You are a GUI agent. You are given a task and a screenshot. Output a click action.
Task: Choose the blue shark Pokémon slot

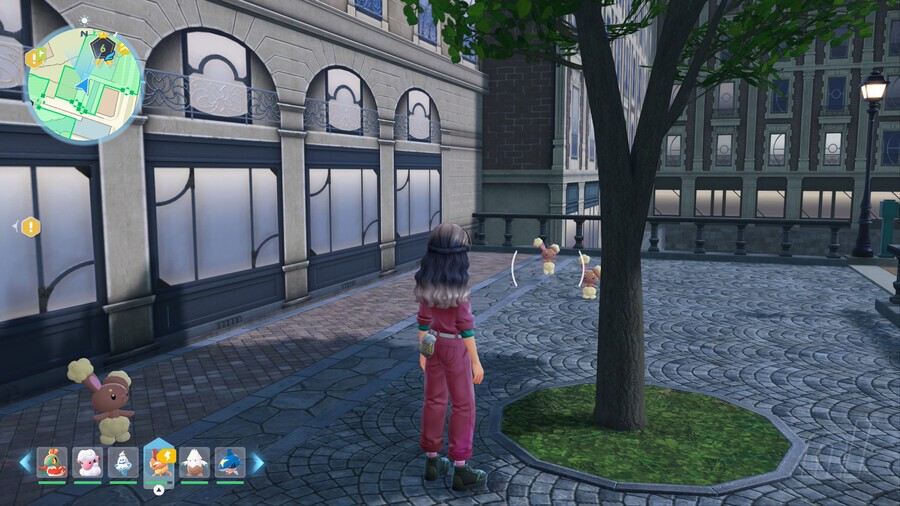pos(230,462)
